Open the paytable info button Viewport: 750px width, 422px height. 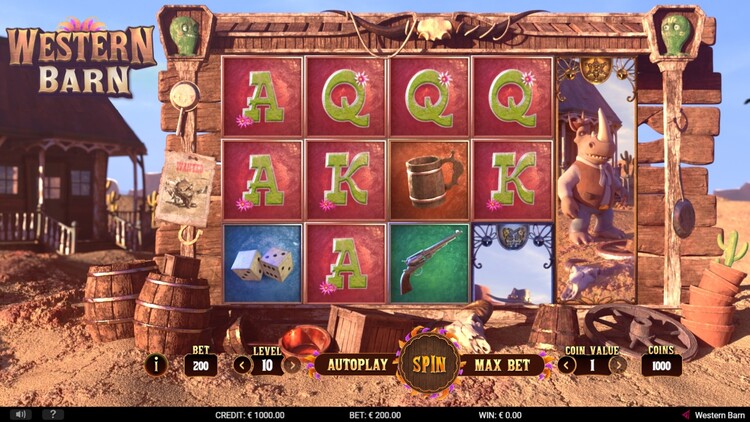tap(155, 364)
